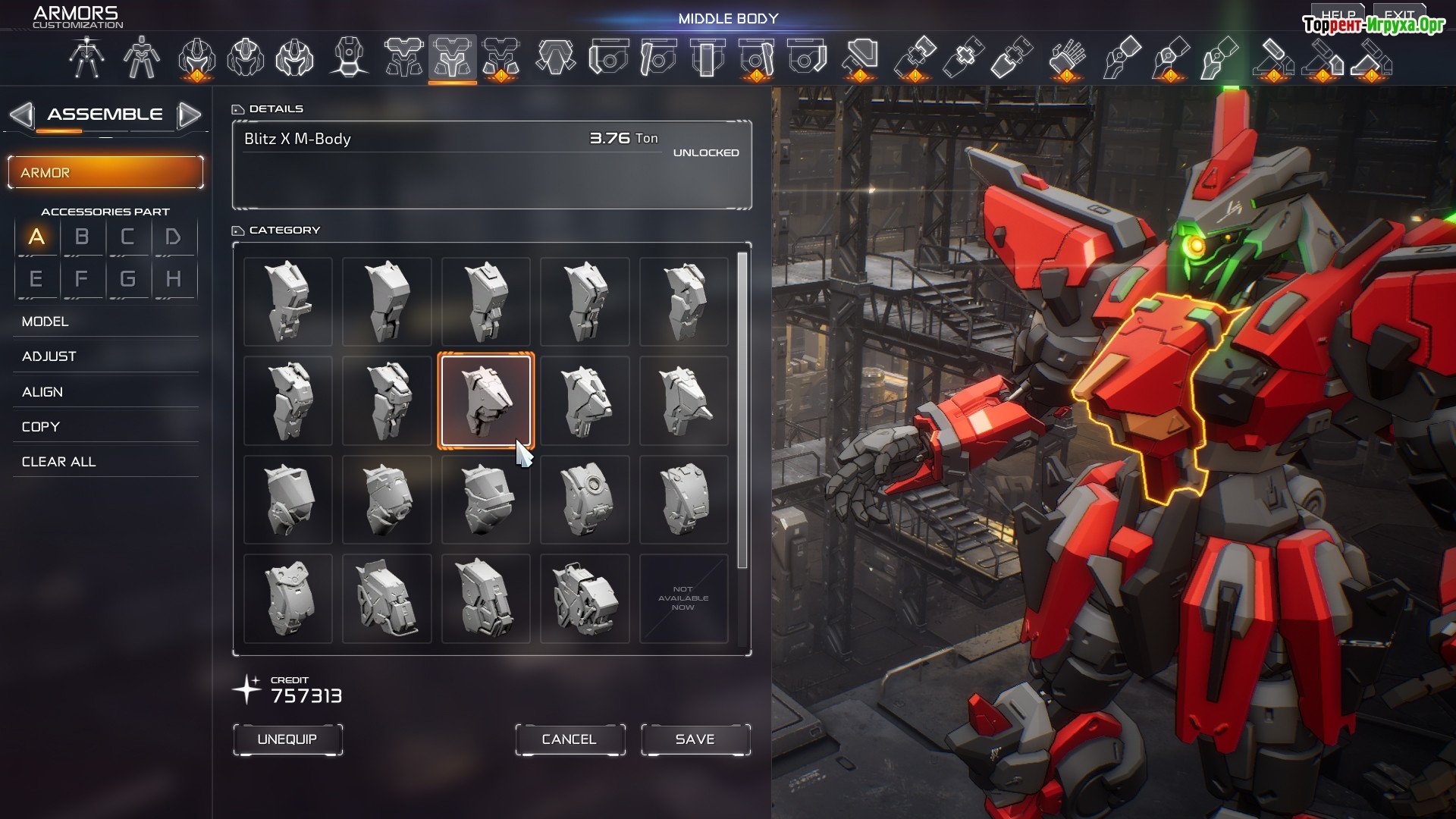Select the ARMOR option

(x=105, y=173)
